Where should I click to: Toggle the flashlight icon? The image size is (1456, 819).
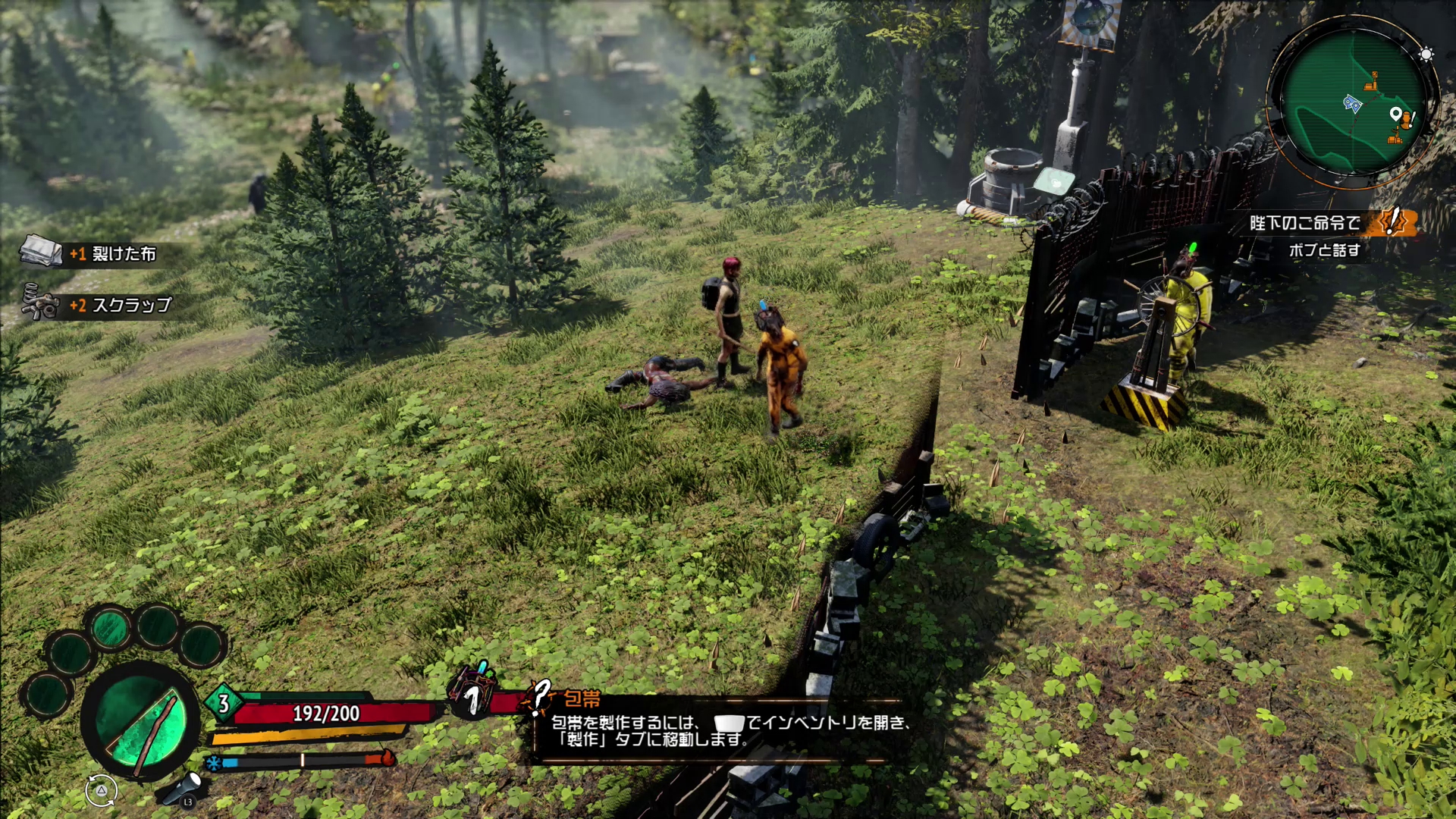click(x=183, y=787)
